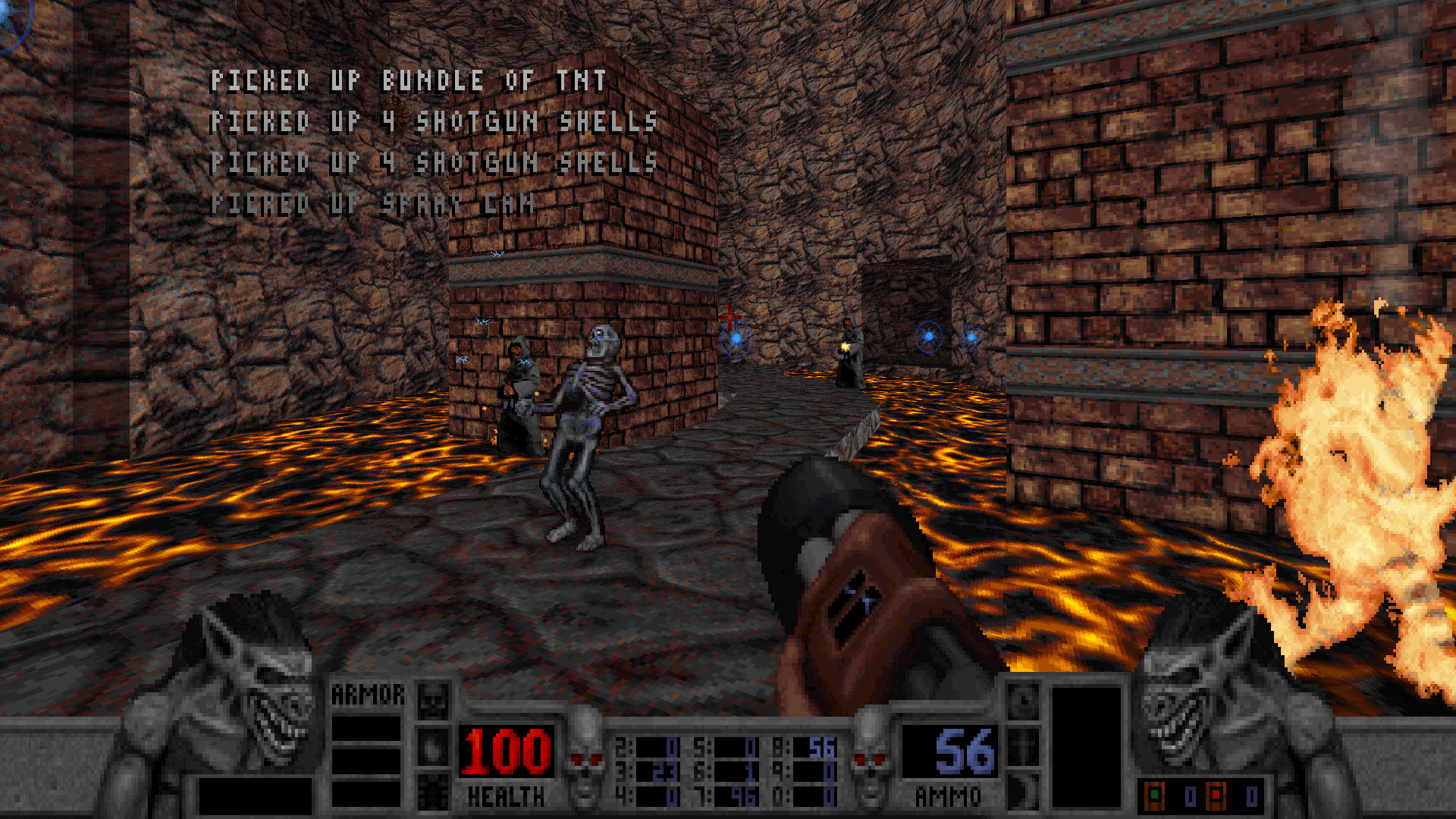Click the cultist firing from the dark doorway

tap(849, 356)
